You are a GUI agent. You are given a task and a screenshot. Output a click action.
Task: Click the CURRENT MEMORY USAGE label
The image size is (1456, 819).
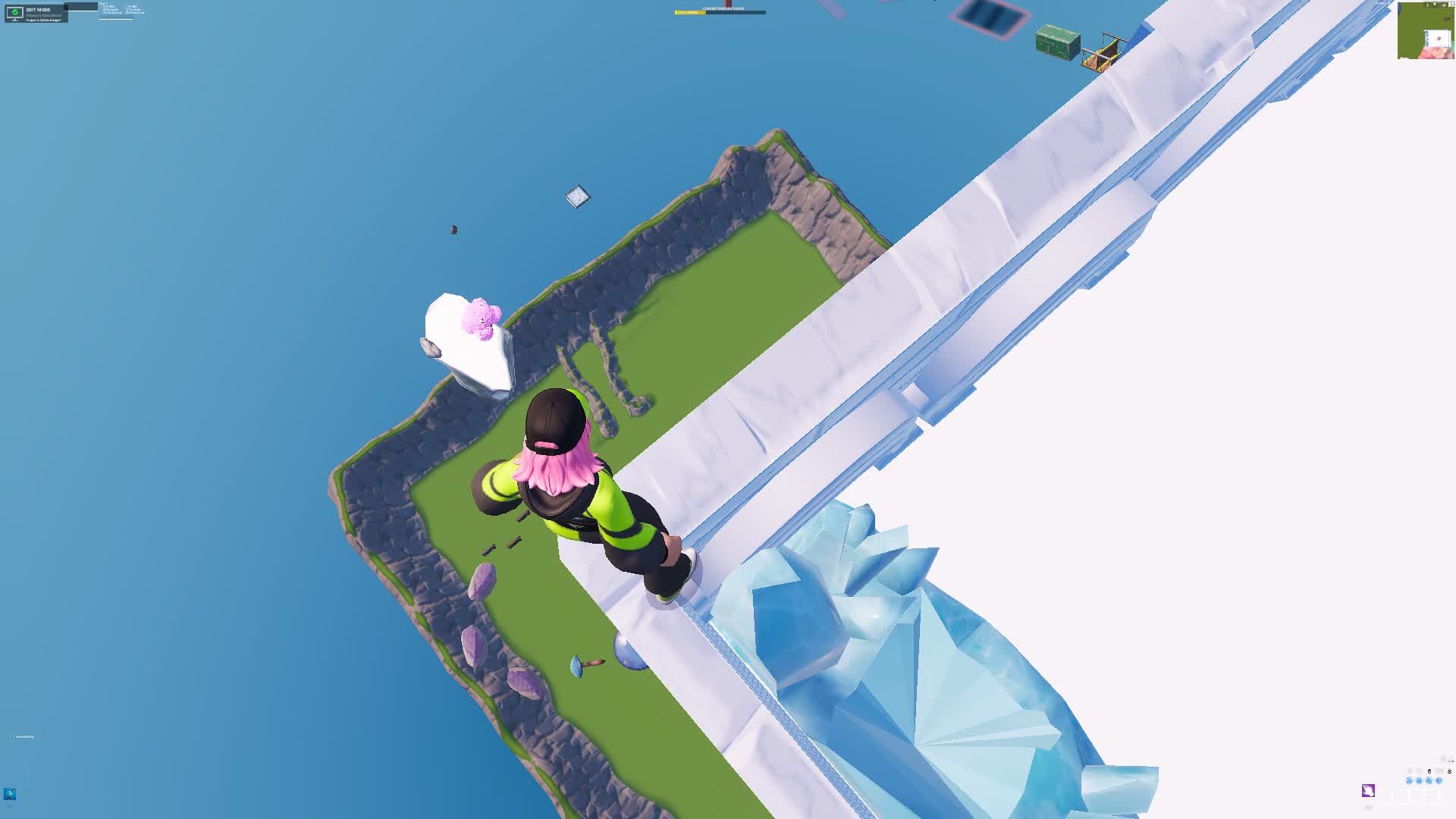coord(723,8)
